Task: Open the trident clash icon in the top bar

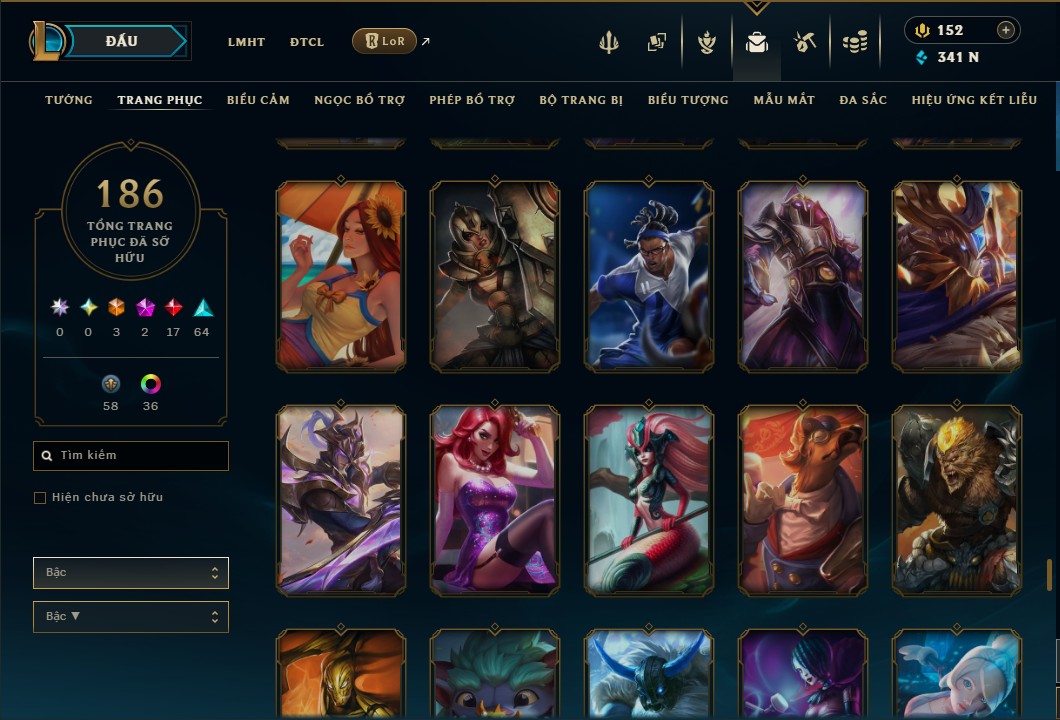Action: click(609, 42)
